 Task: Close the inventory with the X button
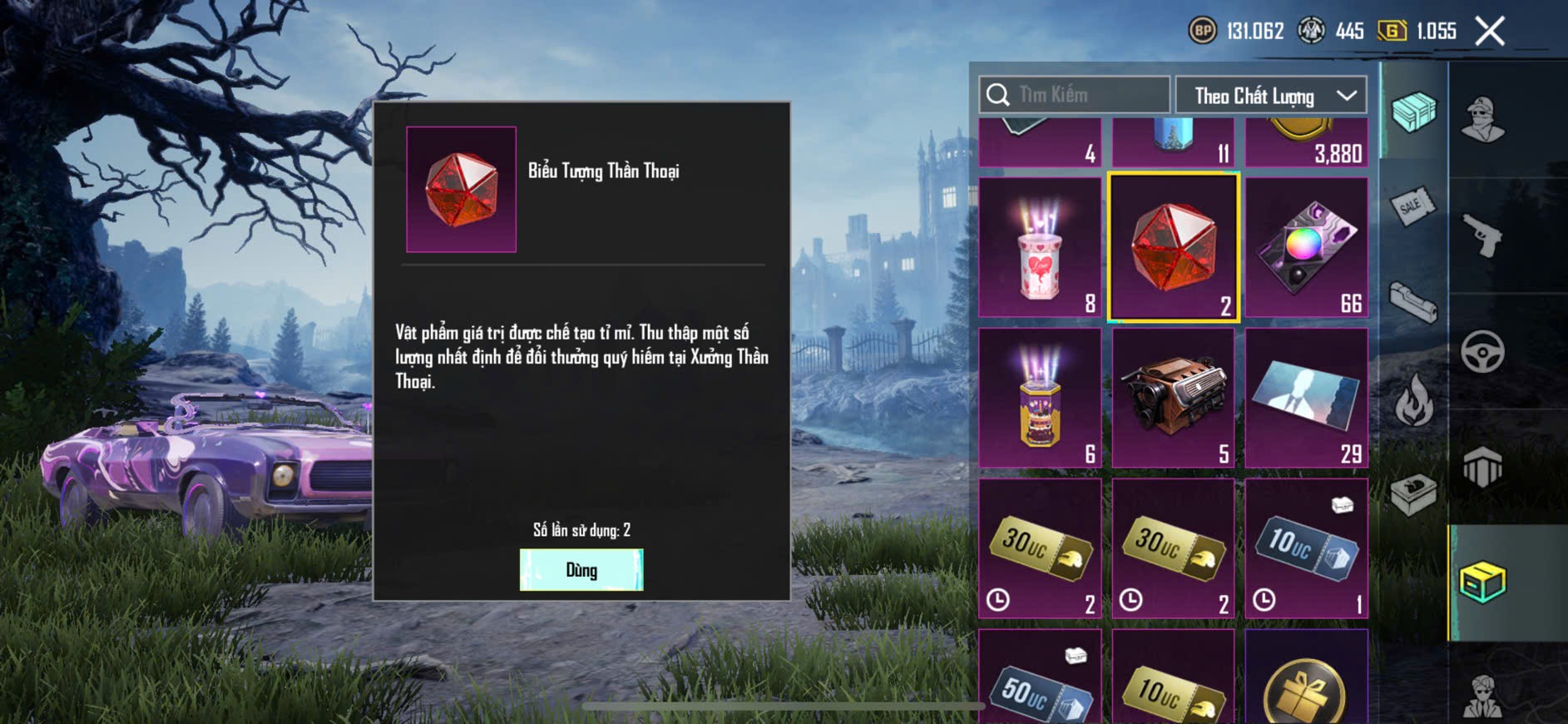[1489, 32]
